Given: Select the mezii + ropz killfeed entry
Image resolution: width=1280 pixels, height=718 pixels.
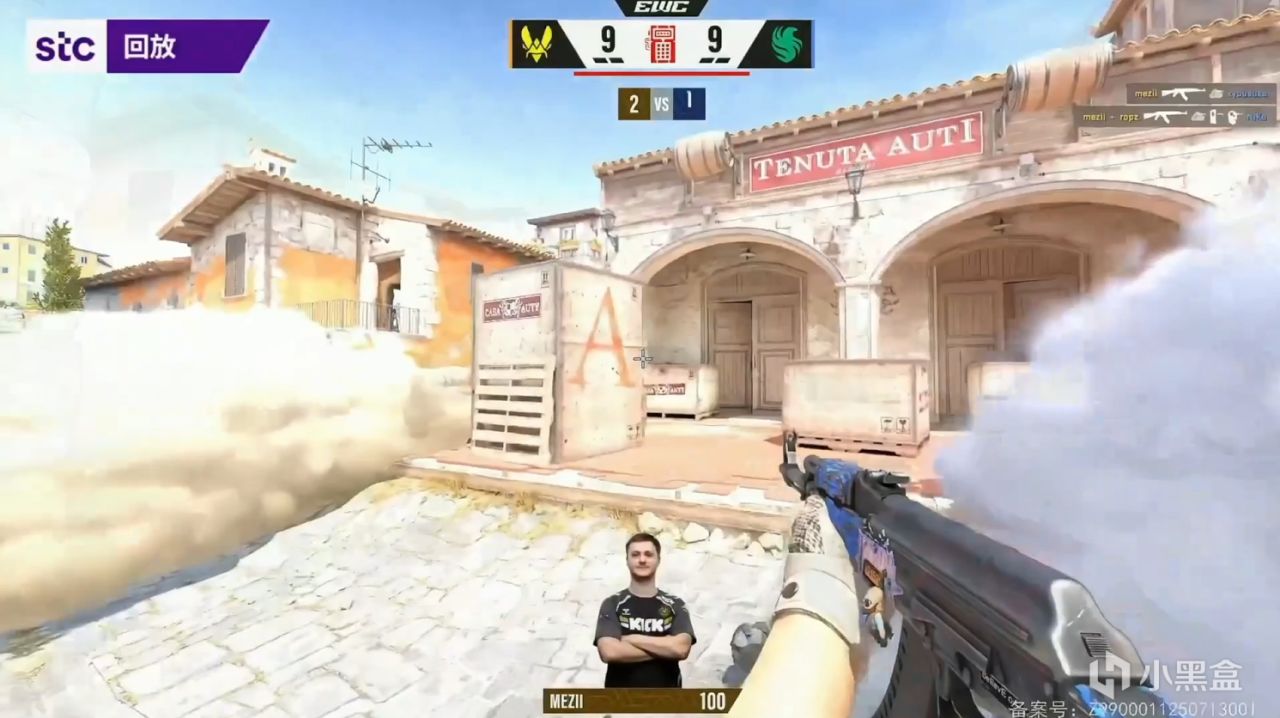Looking at the screenshot, I should click(1174, 117).
